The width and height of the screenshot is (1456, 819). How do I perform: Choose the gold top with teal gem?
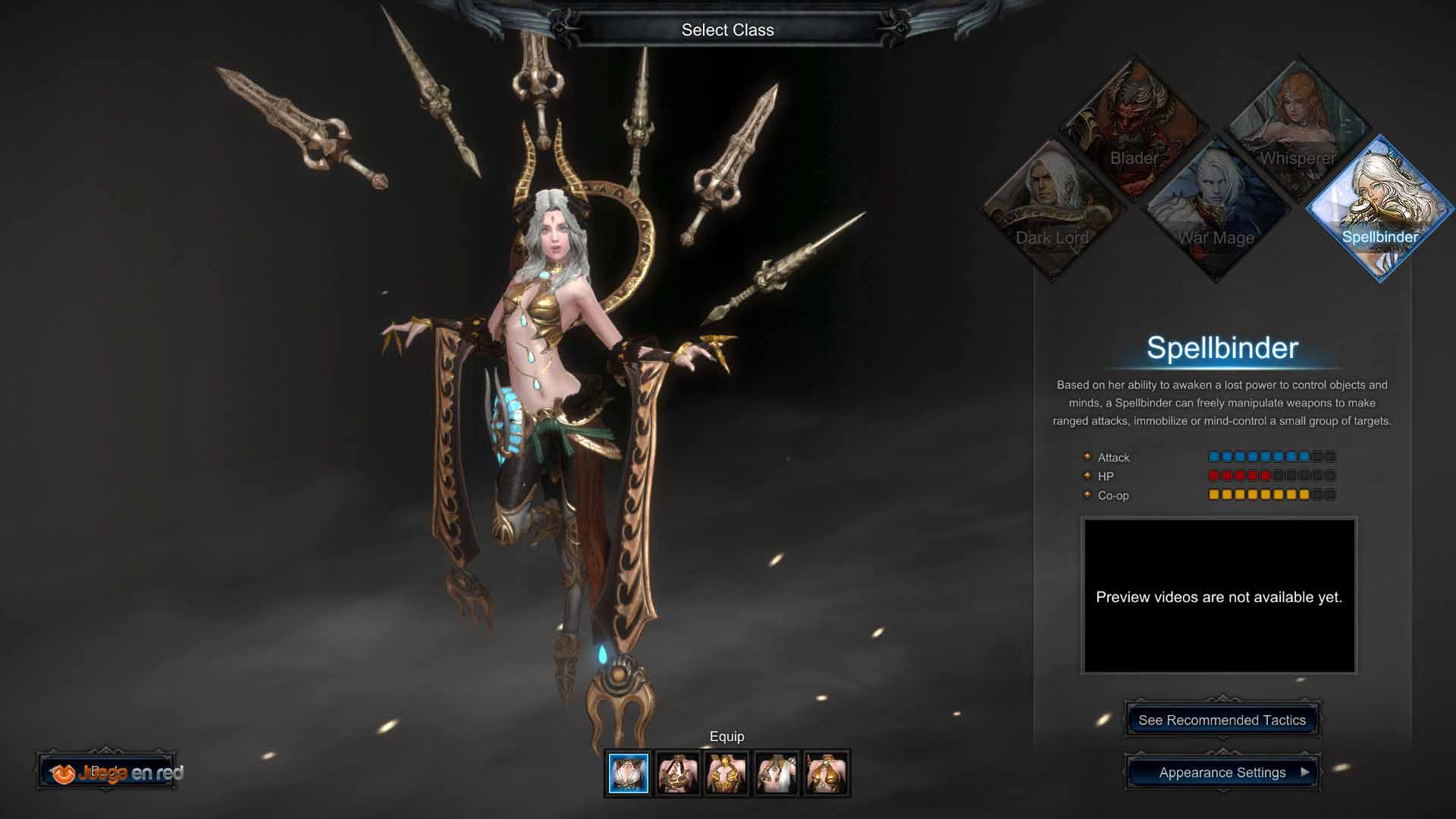(826, 773)
